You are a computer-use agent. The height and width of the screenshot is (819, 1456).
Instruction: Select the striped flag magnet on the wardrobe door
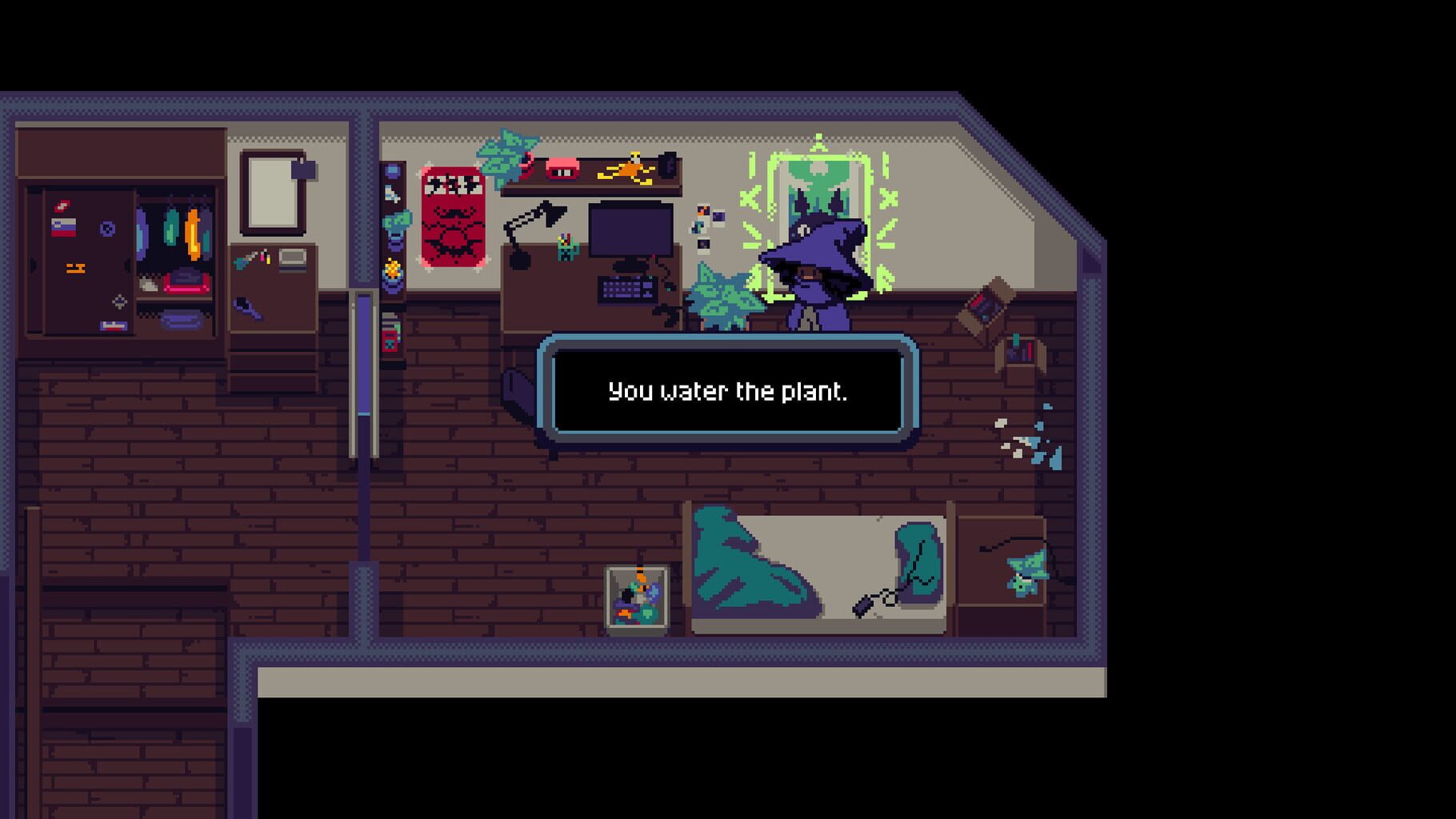tap(63, 226)
